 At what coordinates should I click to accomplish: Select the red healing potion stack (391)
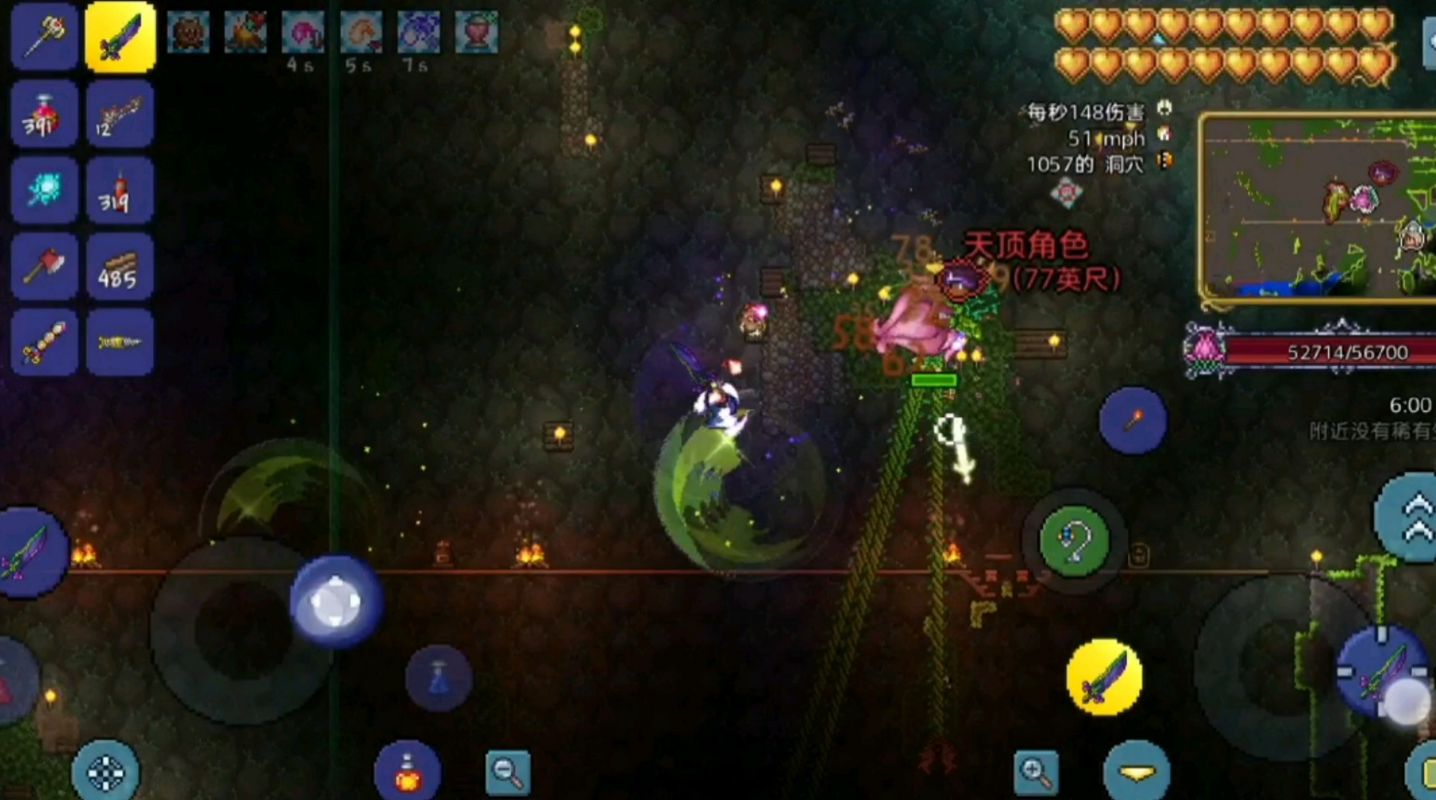(45, 114)
